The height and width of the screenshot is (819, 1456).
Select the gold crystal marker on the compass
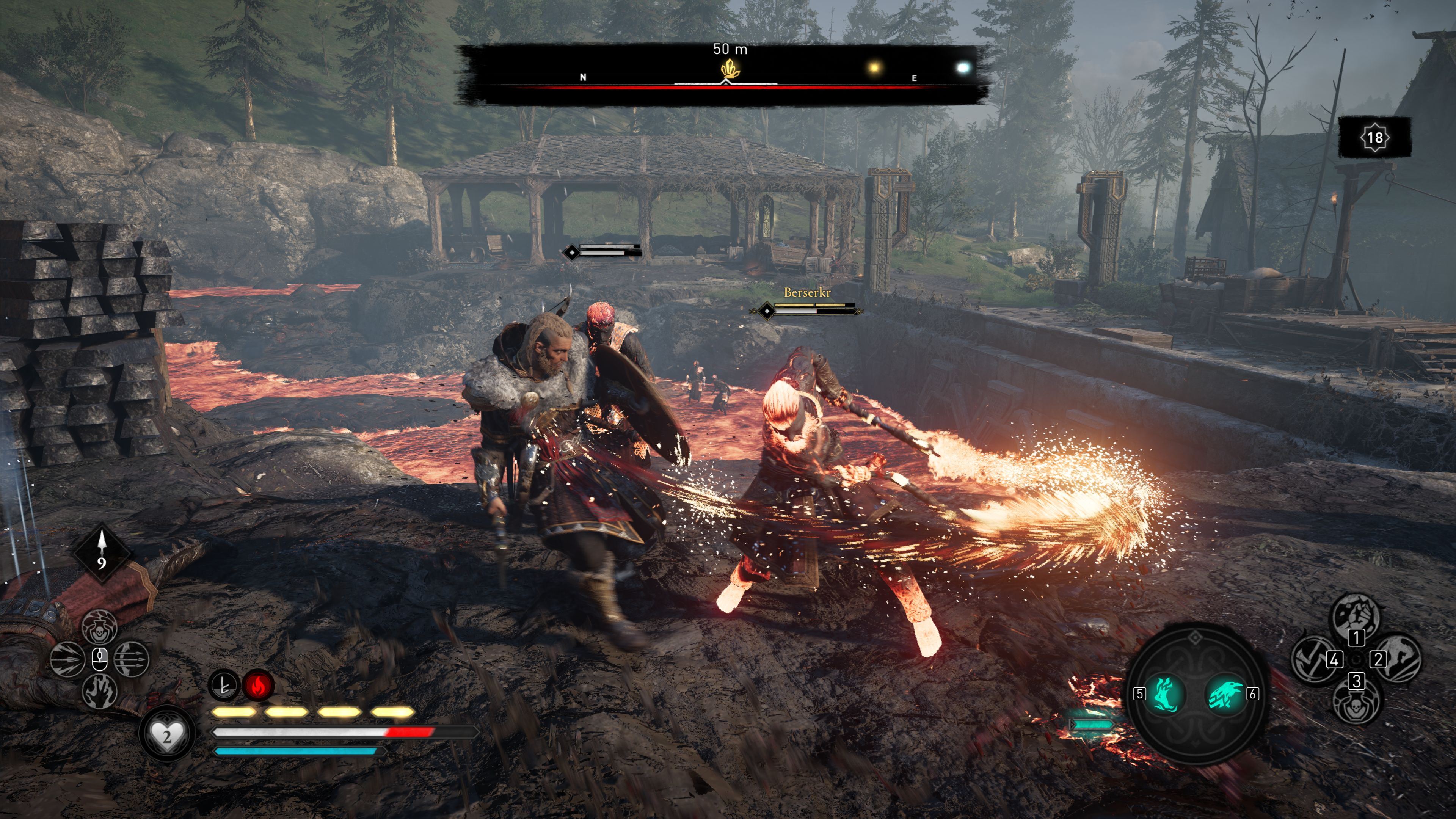[730, 69]
